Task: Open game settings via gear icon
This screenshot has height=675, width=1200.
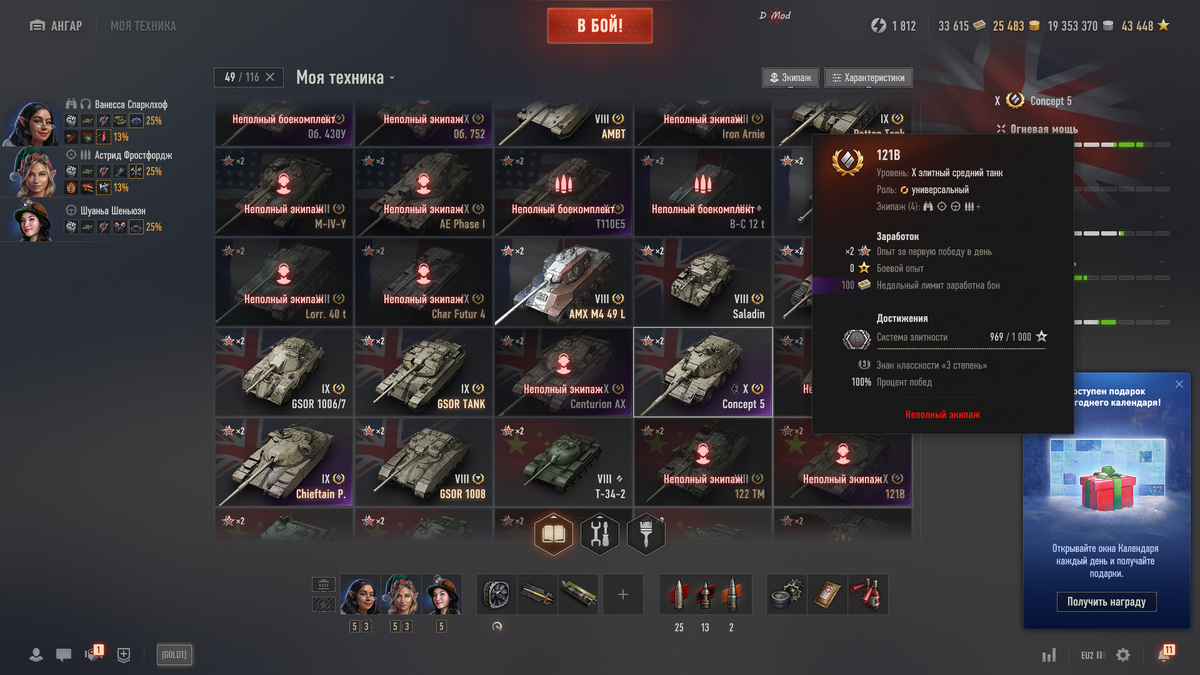Action: [x=1123, y=655]
